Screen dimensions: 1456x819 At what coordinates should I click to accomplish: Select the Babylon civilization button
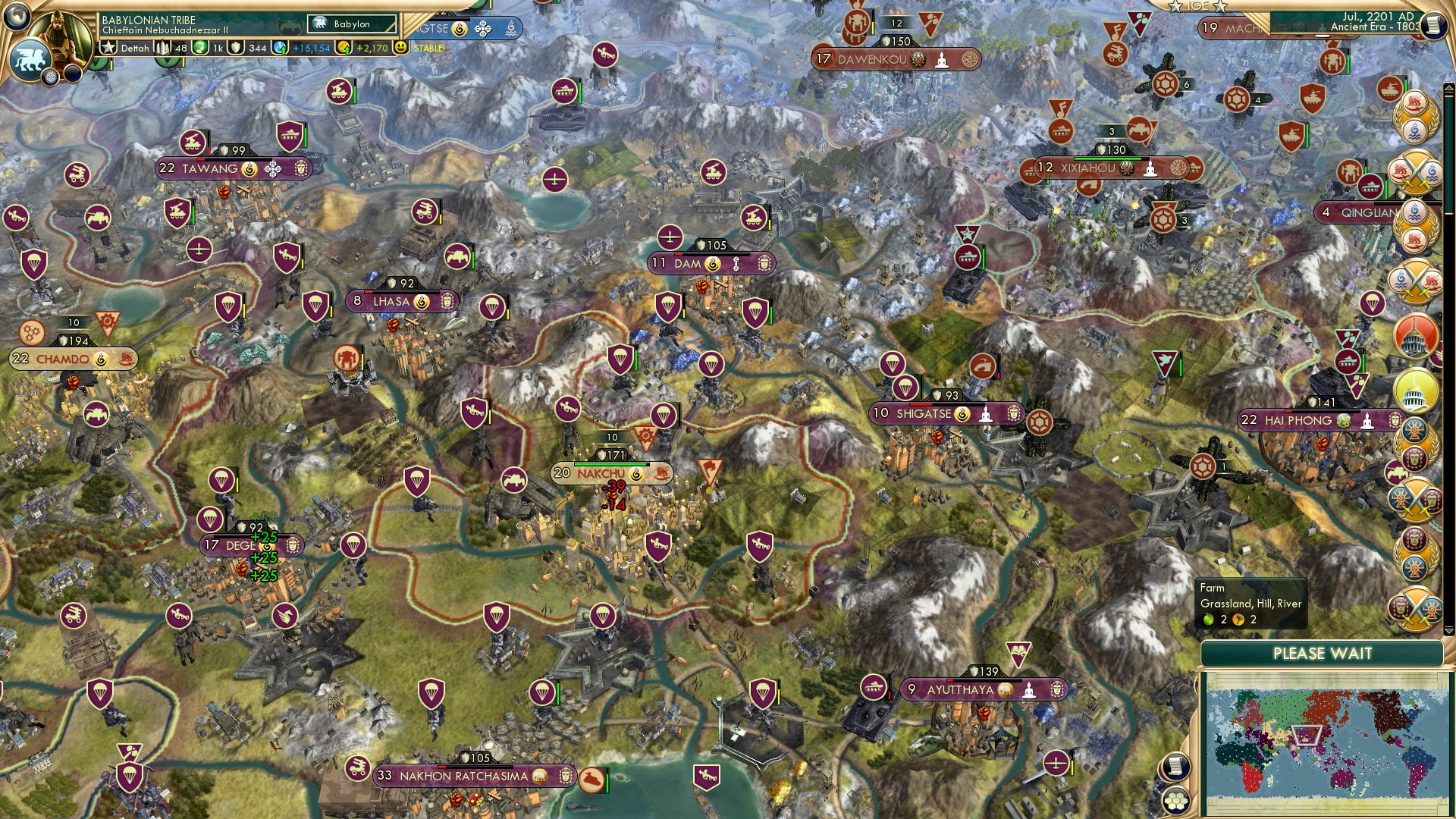click(352, 24)
